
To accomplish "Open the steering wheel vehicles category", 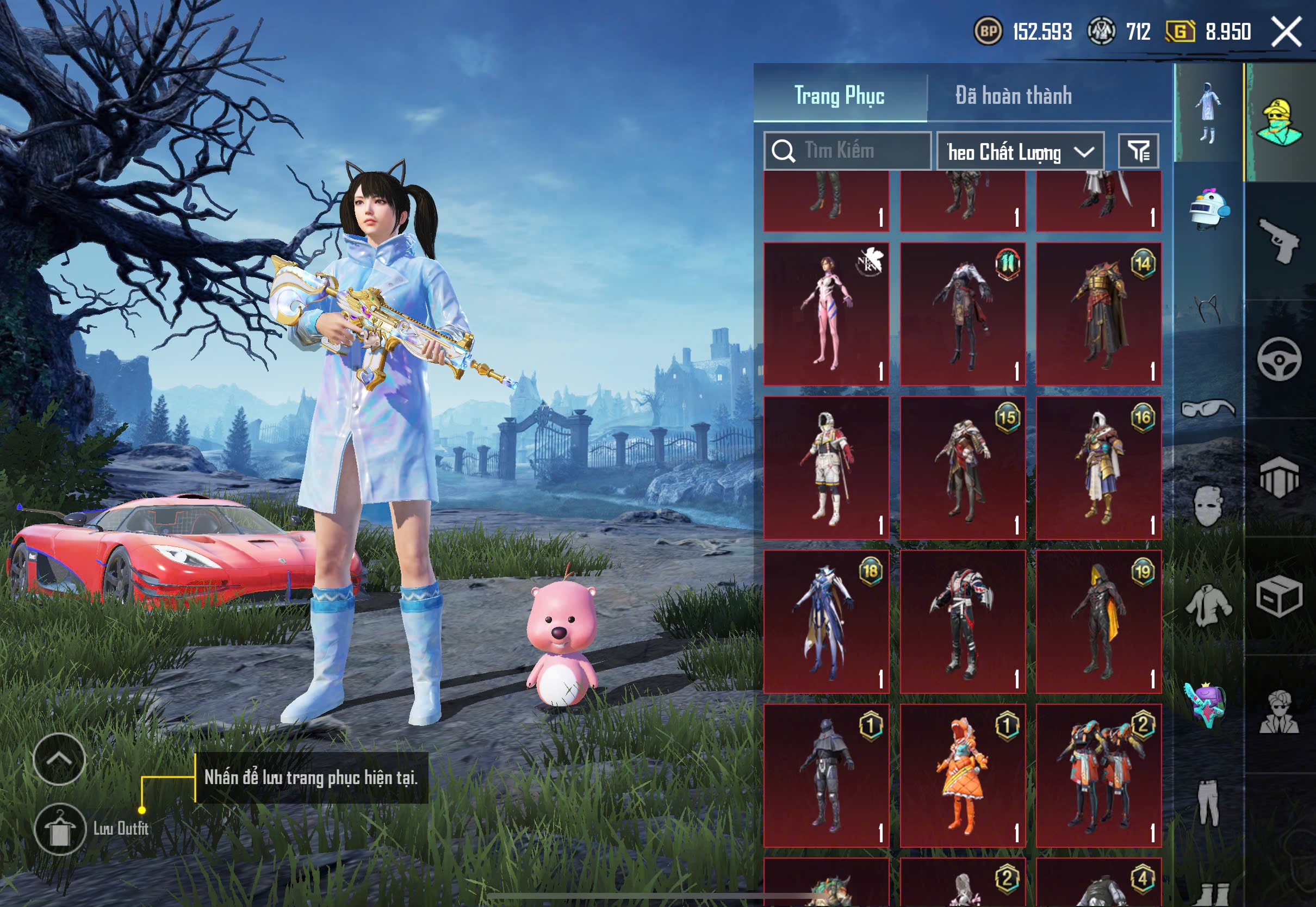I will 1279,359.
